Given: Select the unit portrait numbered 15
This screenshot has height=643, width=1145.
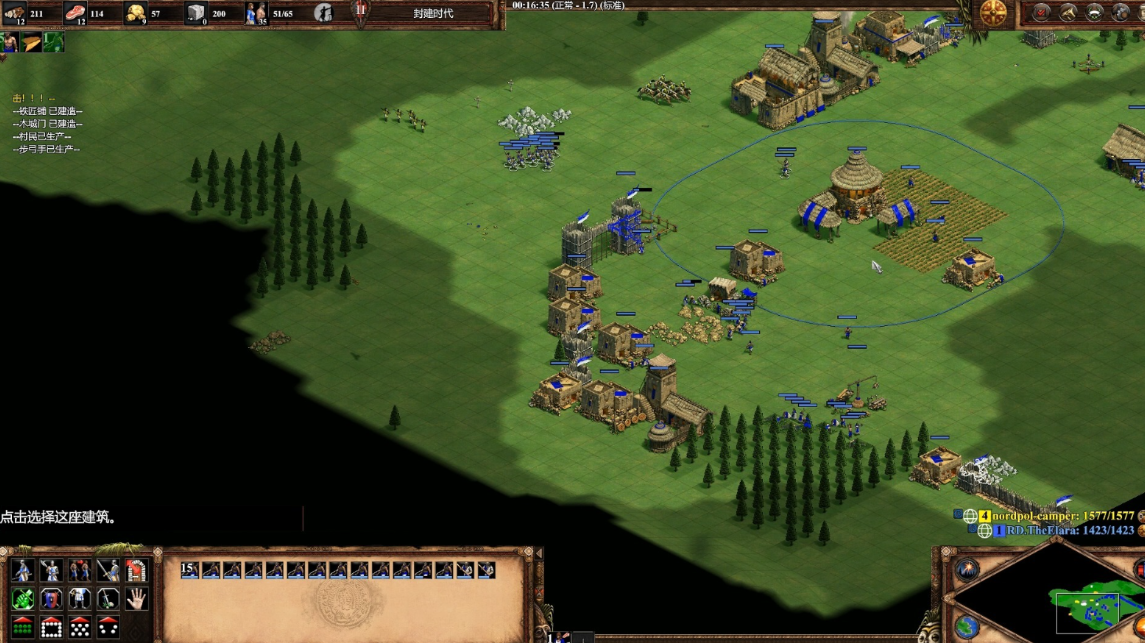Looking at the screenshot, I should coord(189,570).
